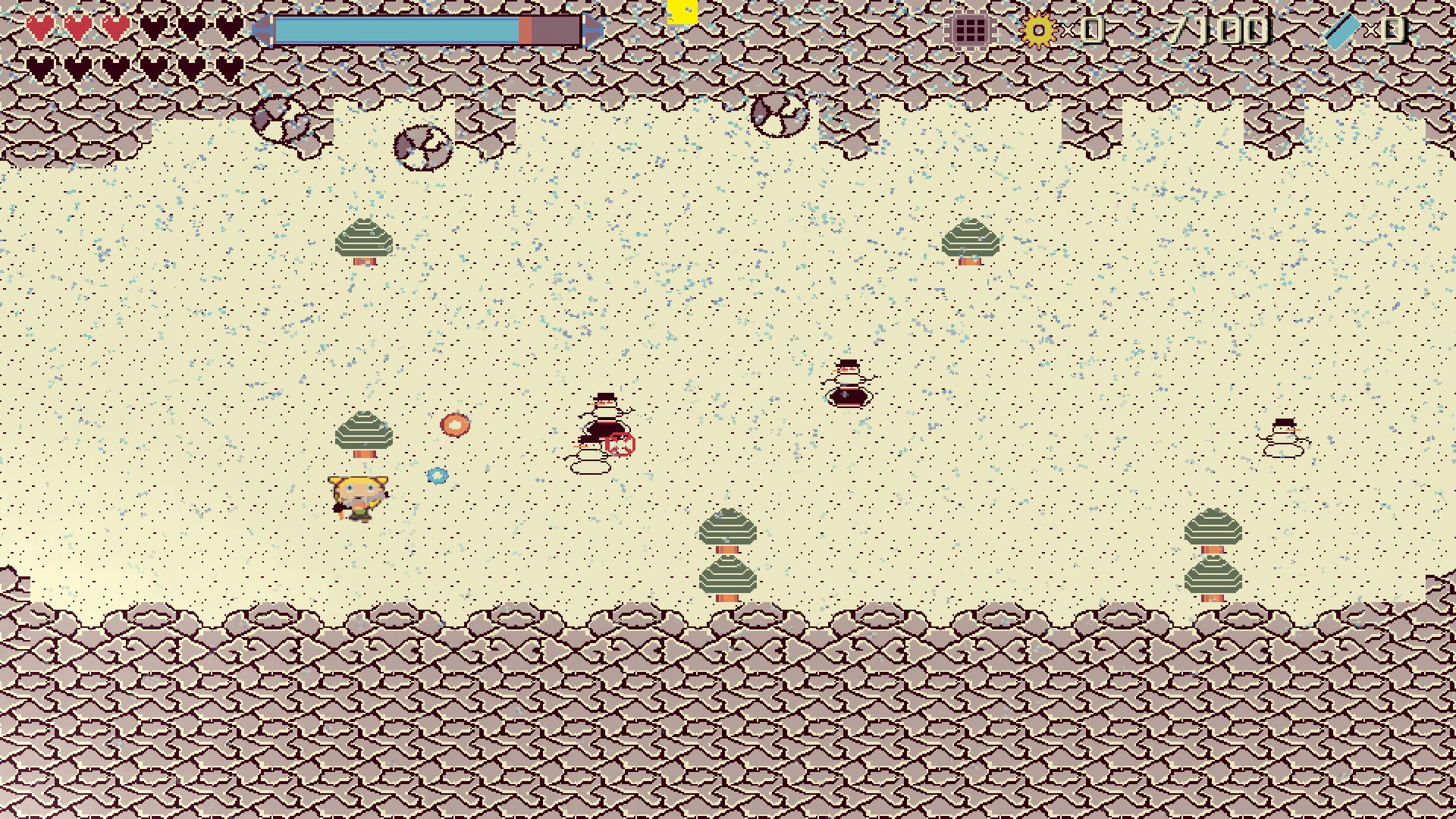1456x819 pixels.
Task: Select the third filled heart
Action: (115, 27)
